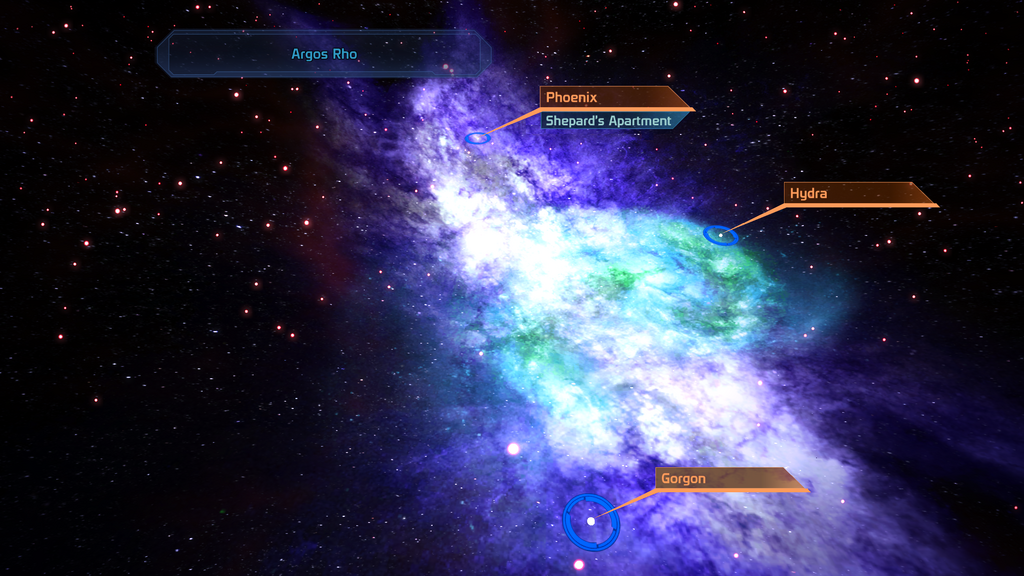
Task: Select the Phoenix system label
Action: (610, 98)
